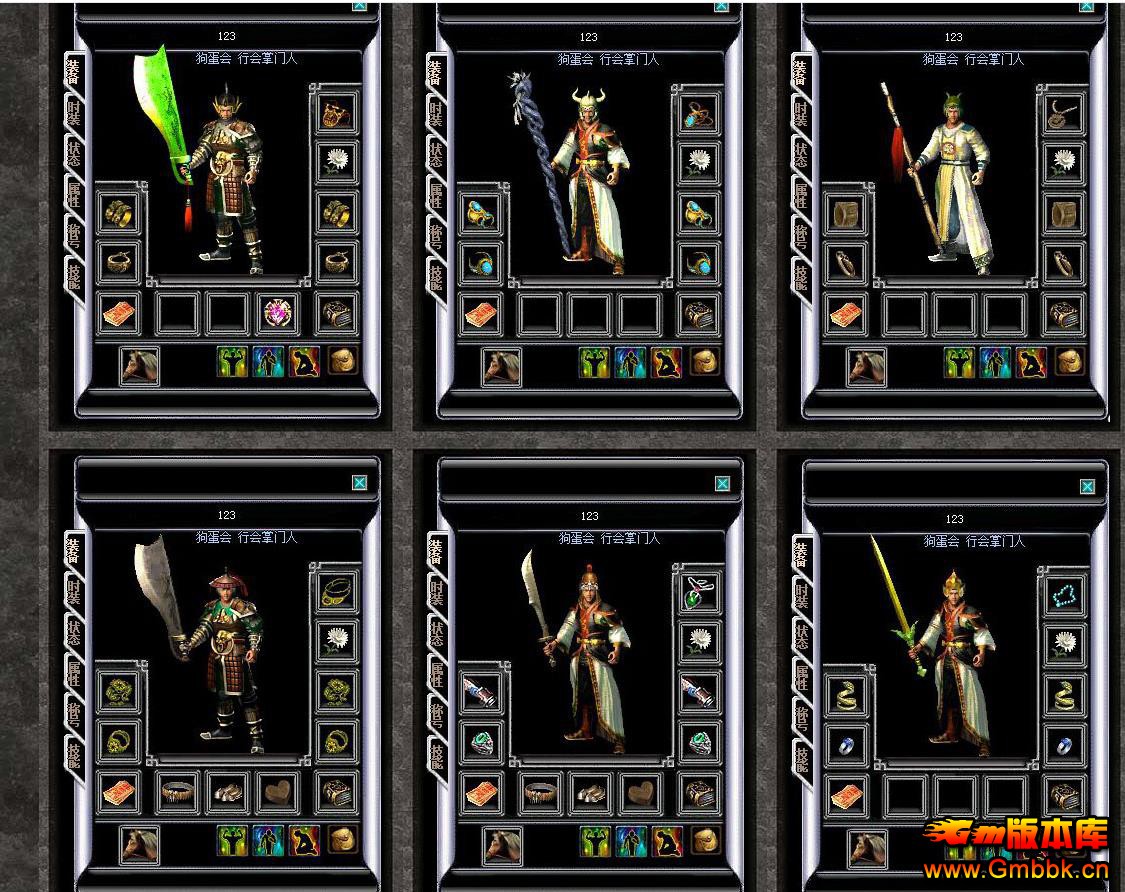Click the belt slot below the white-robed saber character

click(x=541, y=793)
